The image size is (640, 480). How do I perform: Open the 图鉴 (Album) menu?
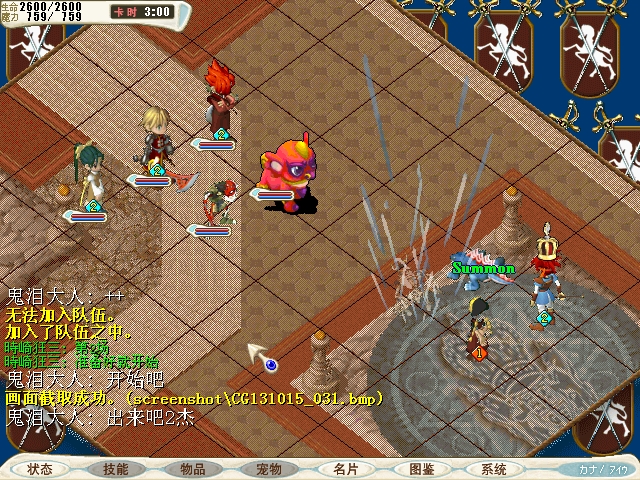coord(421,469)
